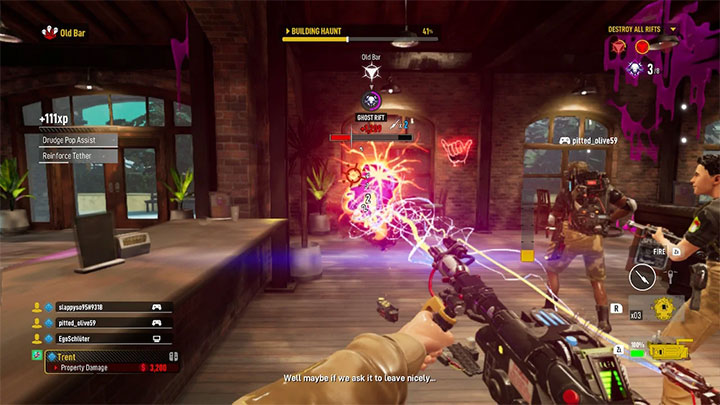720x405 pixels.
Task: Click the Old Bar waypoint marker
Action: coord(371,73)
